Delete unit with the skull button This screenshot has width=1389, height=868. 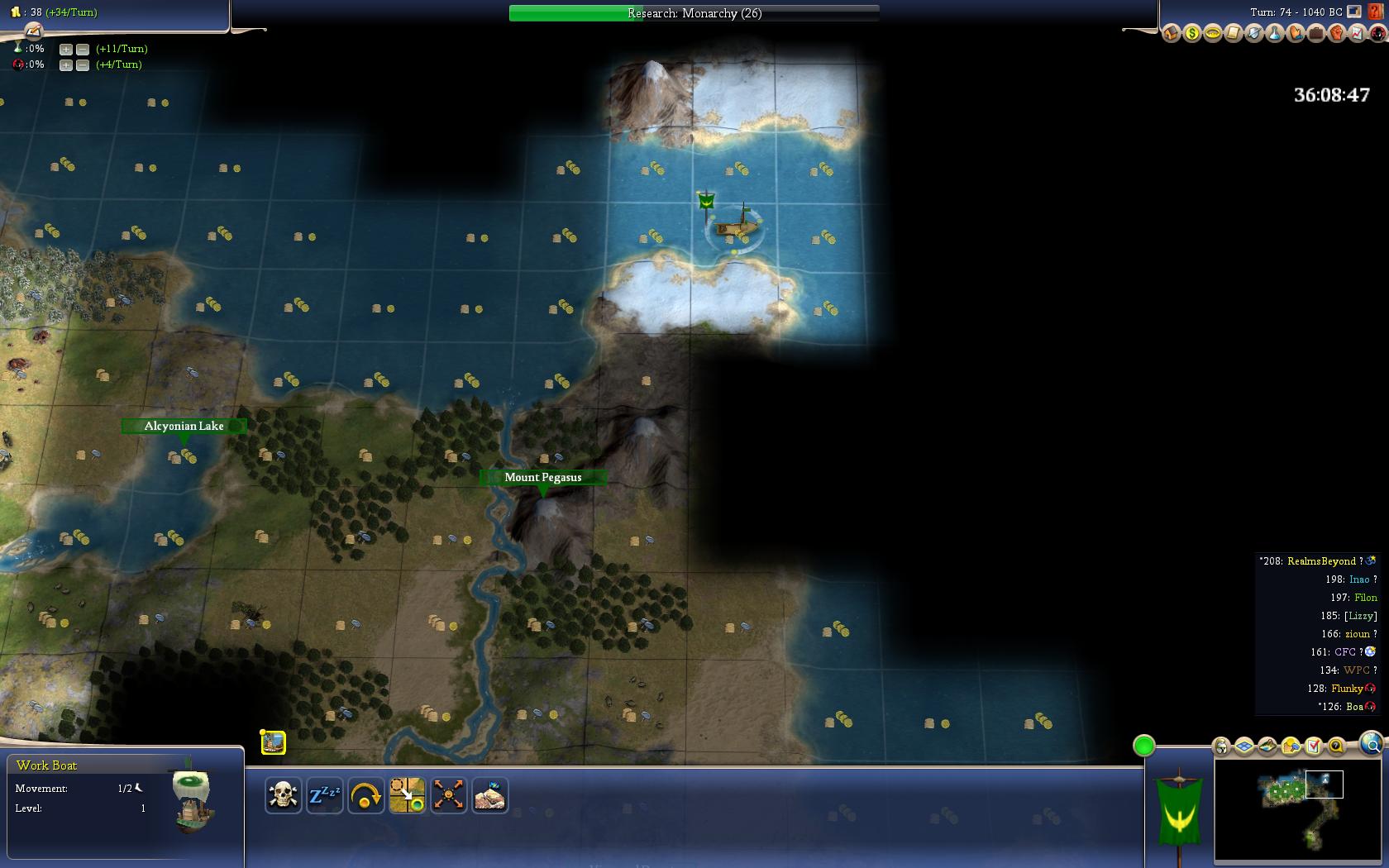(x=283, y=796)
